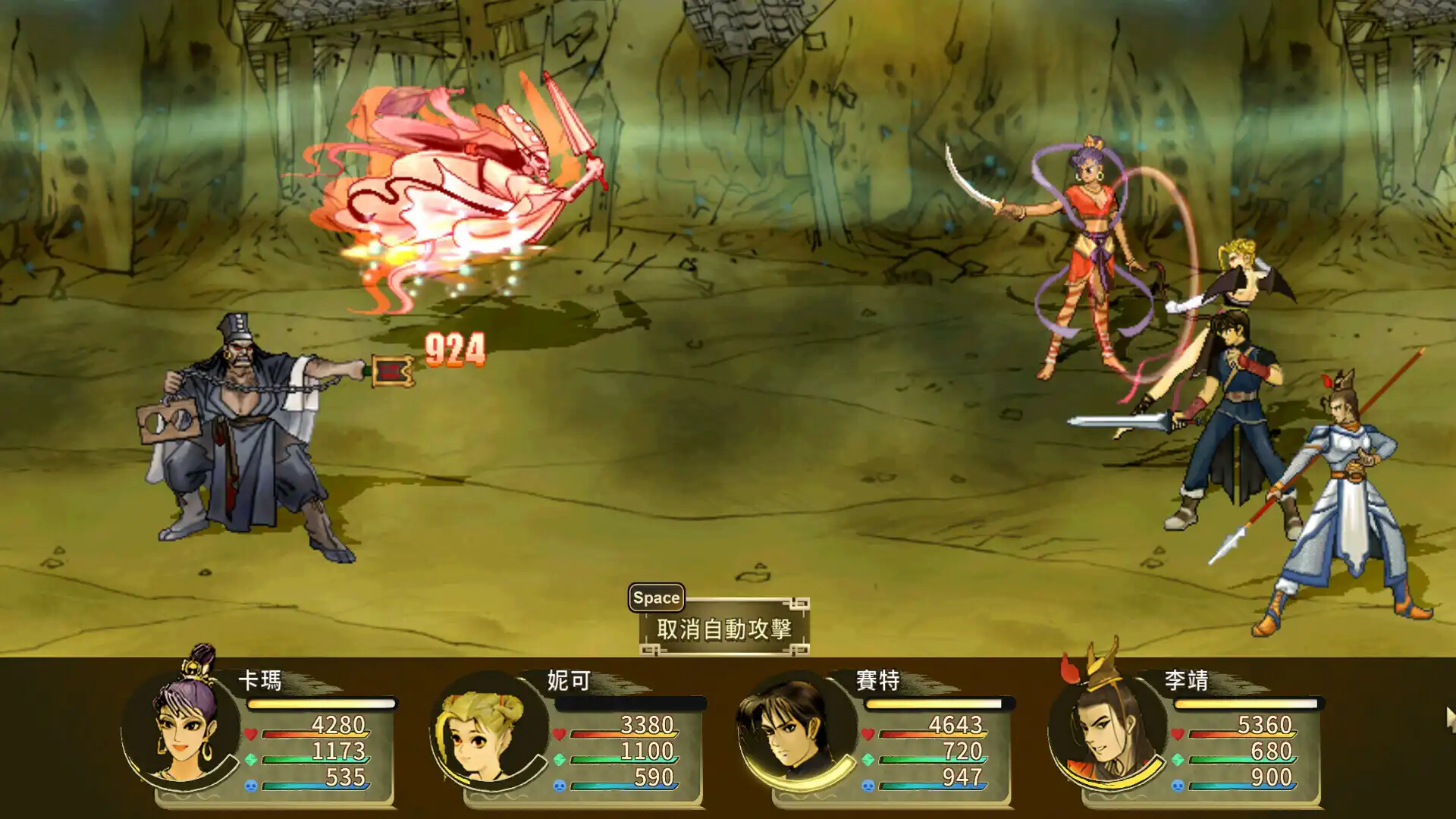Toggle auto-attack off via the Space prompt panel

[x=657, y=597]
